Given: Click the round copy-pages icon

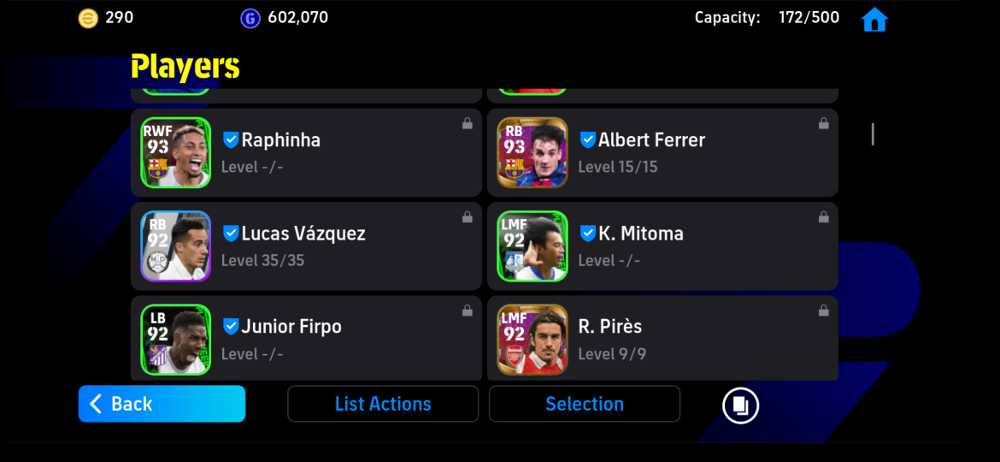Looking at the screenshot, I should [741, 405].
